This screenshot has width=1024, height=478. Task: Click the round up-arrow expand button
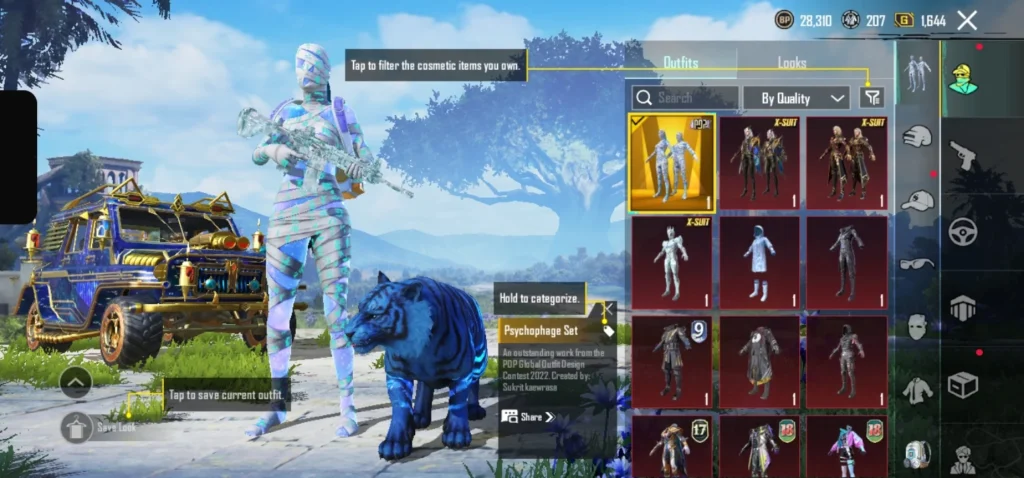[76, 381]
